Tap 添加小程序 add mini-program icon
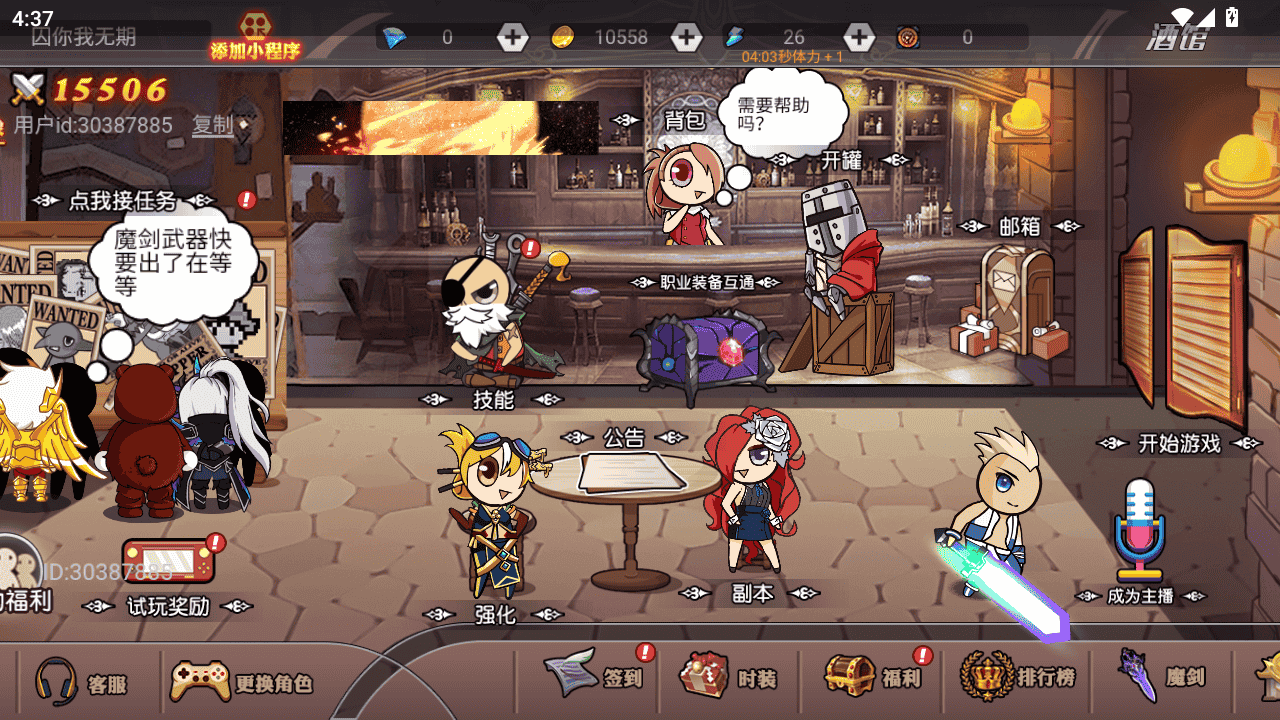The height and width of the screenshot is (720, 1280). click(255, 37)
